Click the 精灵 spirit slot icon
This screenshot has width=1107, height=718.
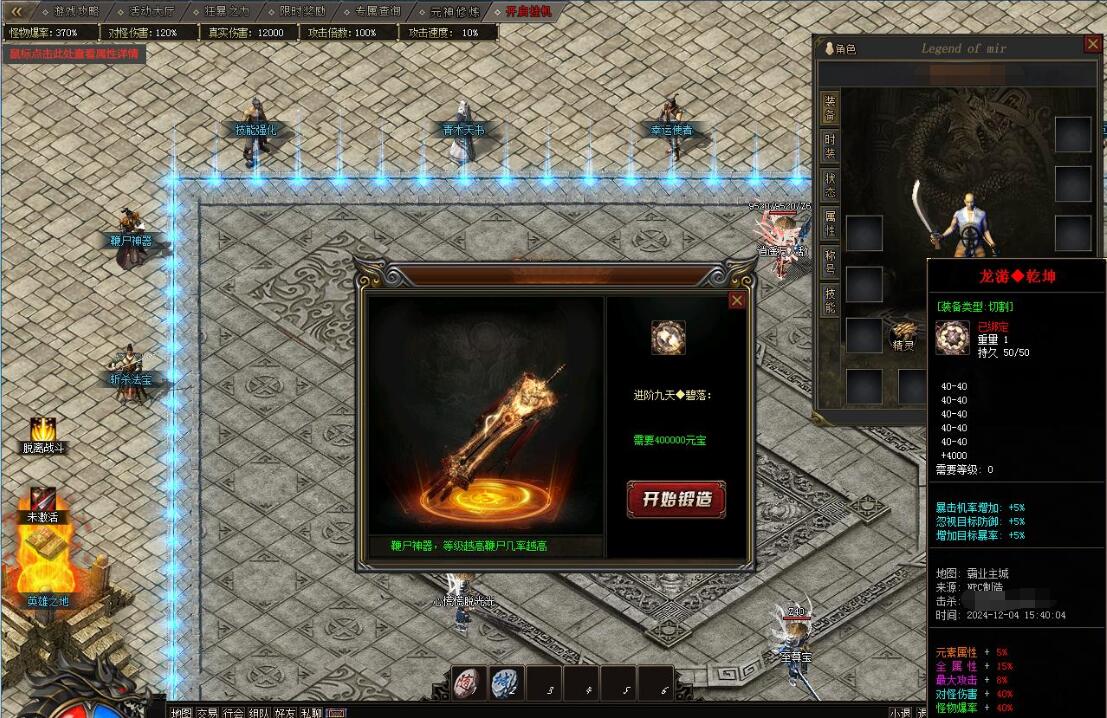point(905,332)
